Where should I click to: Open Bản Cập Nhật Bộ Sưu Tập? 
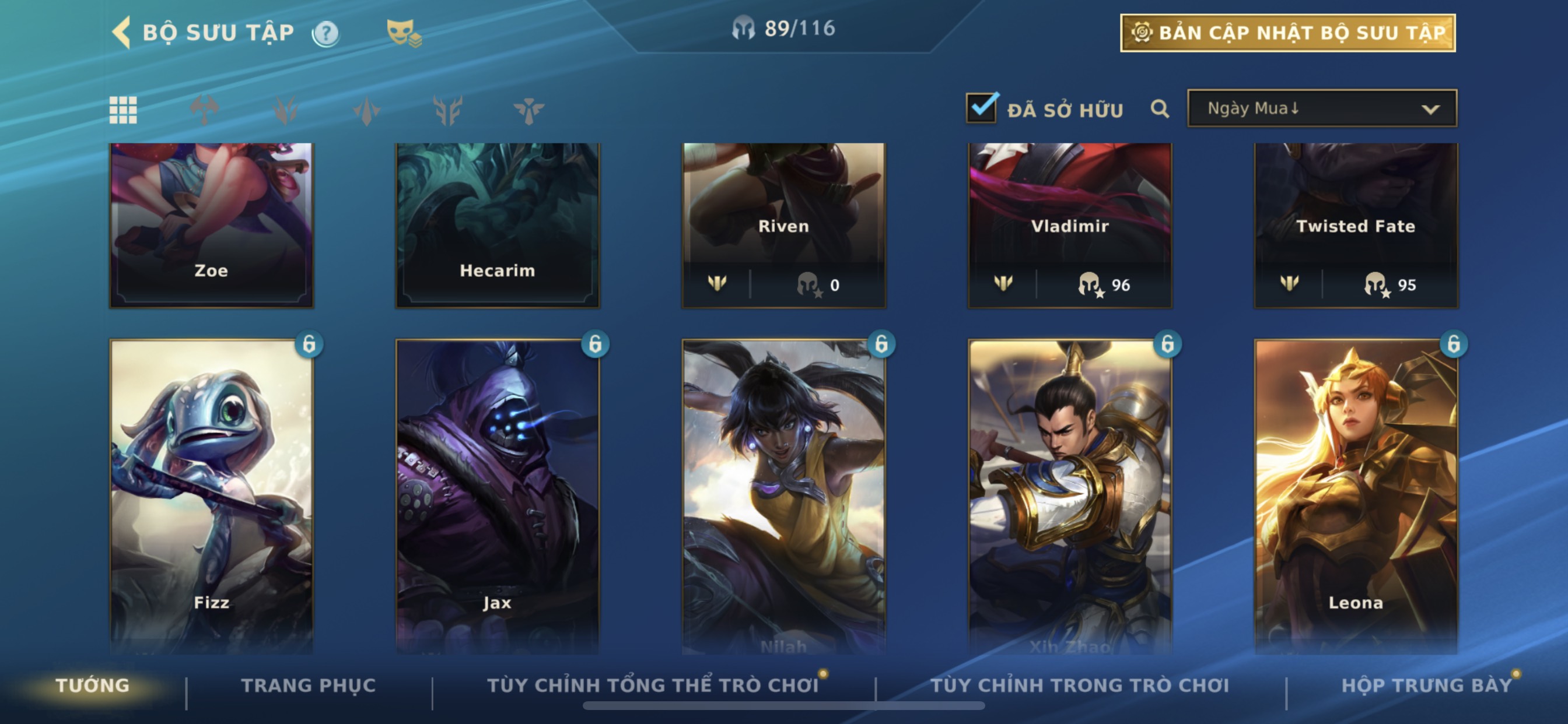1287,33
